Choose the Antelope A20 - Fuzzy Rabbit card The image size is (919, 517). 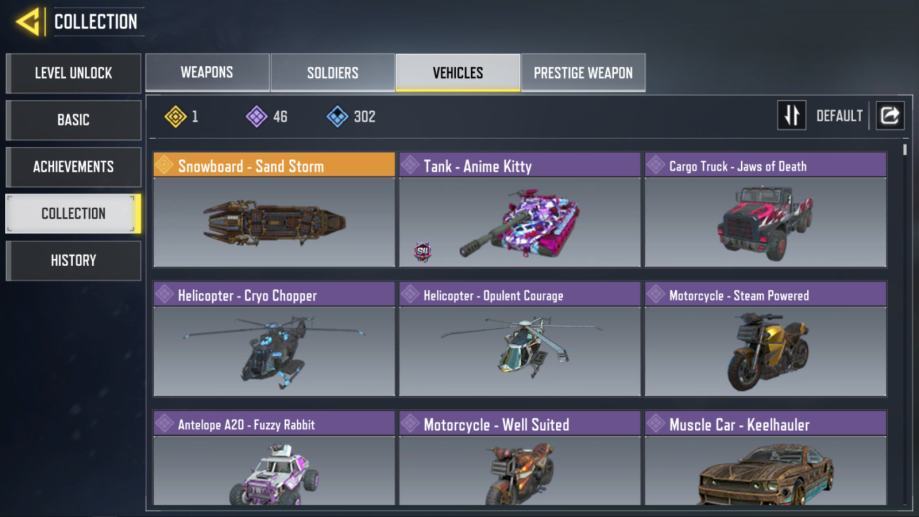coord(274,459)
